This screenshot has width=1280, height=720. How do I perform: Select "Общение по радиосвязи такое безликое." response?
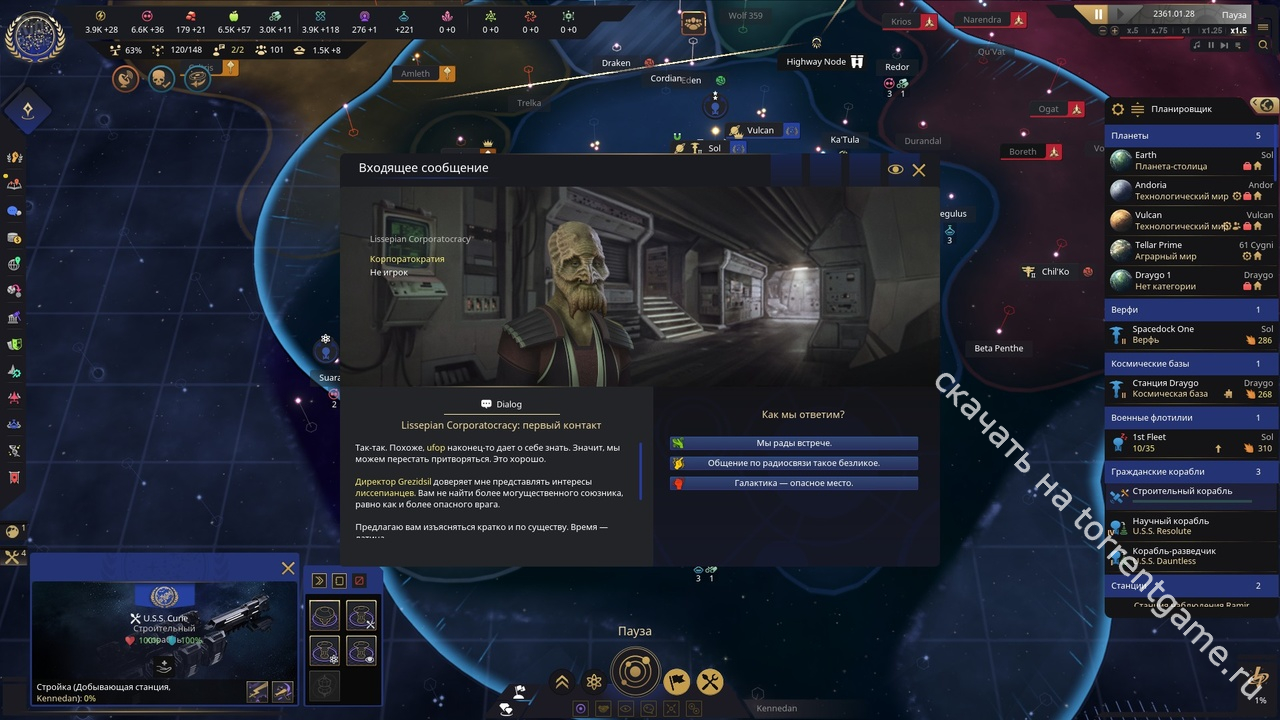pyautogui.click(x=794, y=463)
